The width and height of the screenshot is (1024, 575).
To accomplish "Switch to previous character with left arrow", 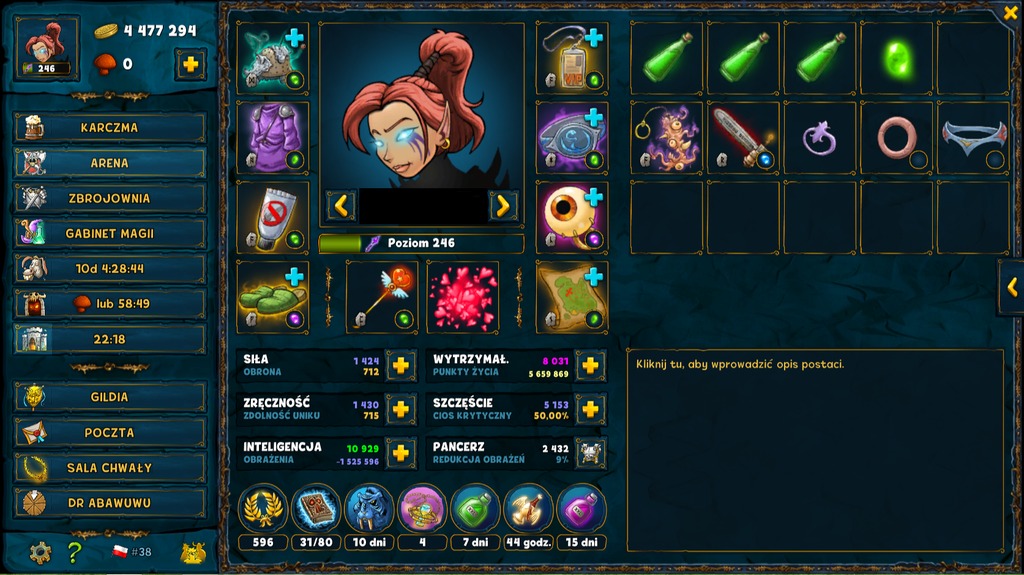I will point(341,206).
